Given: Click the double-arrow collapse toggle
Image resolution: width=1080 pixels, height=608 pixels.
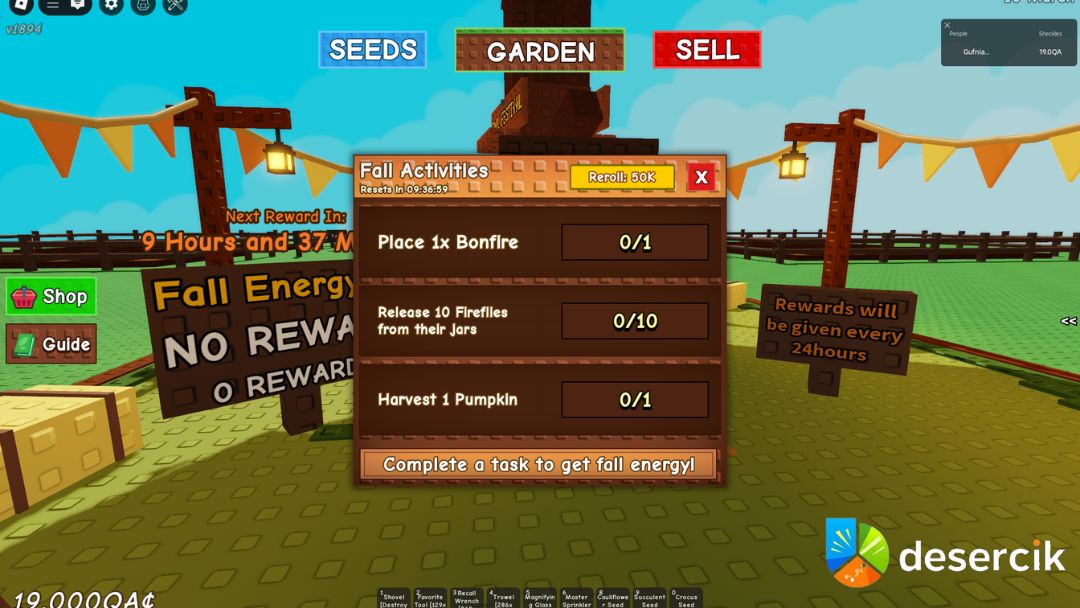Looking at the screenshot, I should pyautogui.click(x=1068, y=321).
